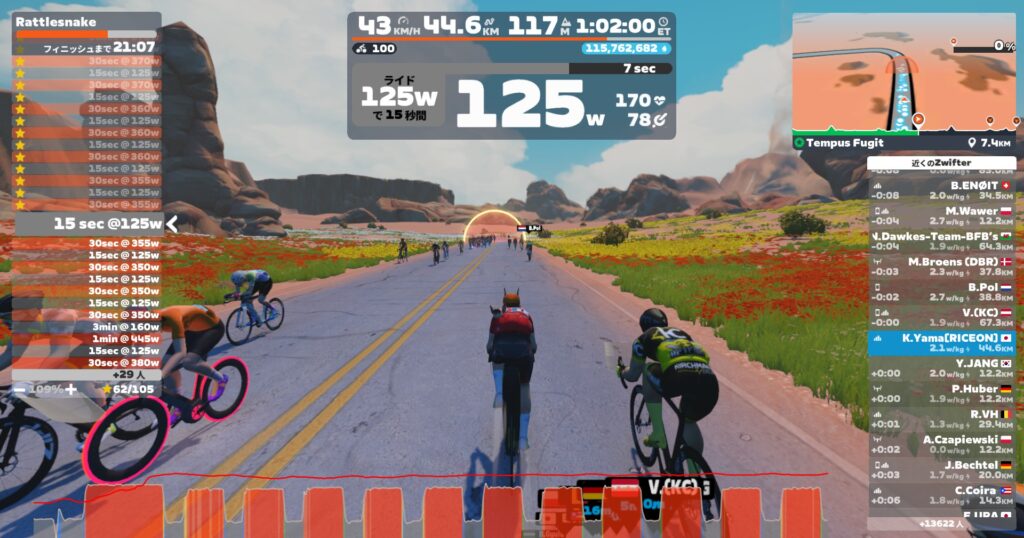This screenshot has height=538, width=1024.
Task: Click the highlighted K.Yama[RICEON] row
Action: pyautogui.click(x=941, y=343)
